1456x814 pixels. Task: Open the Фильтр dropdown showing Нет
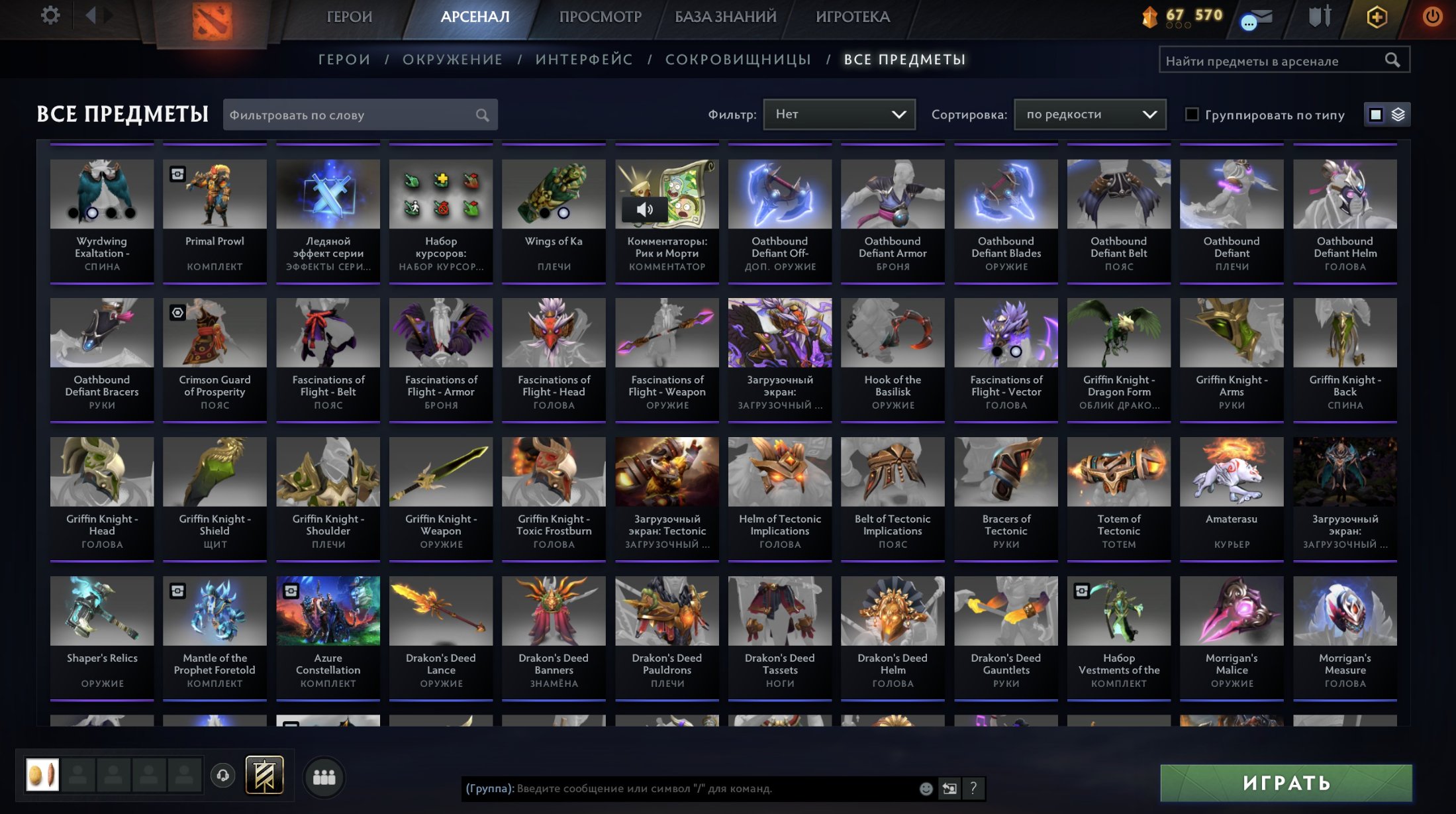tap(839, 114)
